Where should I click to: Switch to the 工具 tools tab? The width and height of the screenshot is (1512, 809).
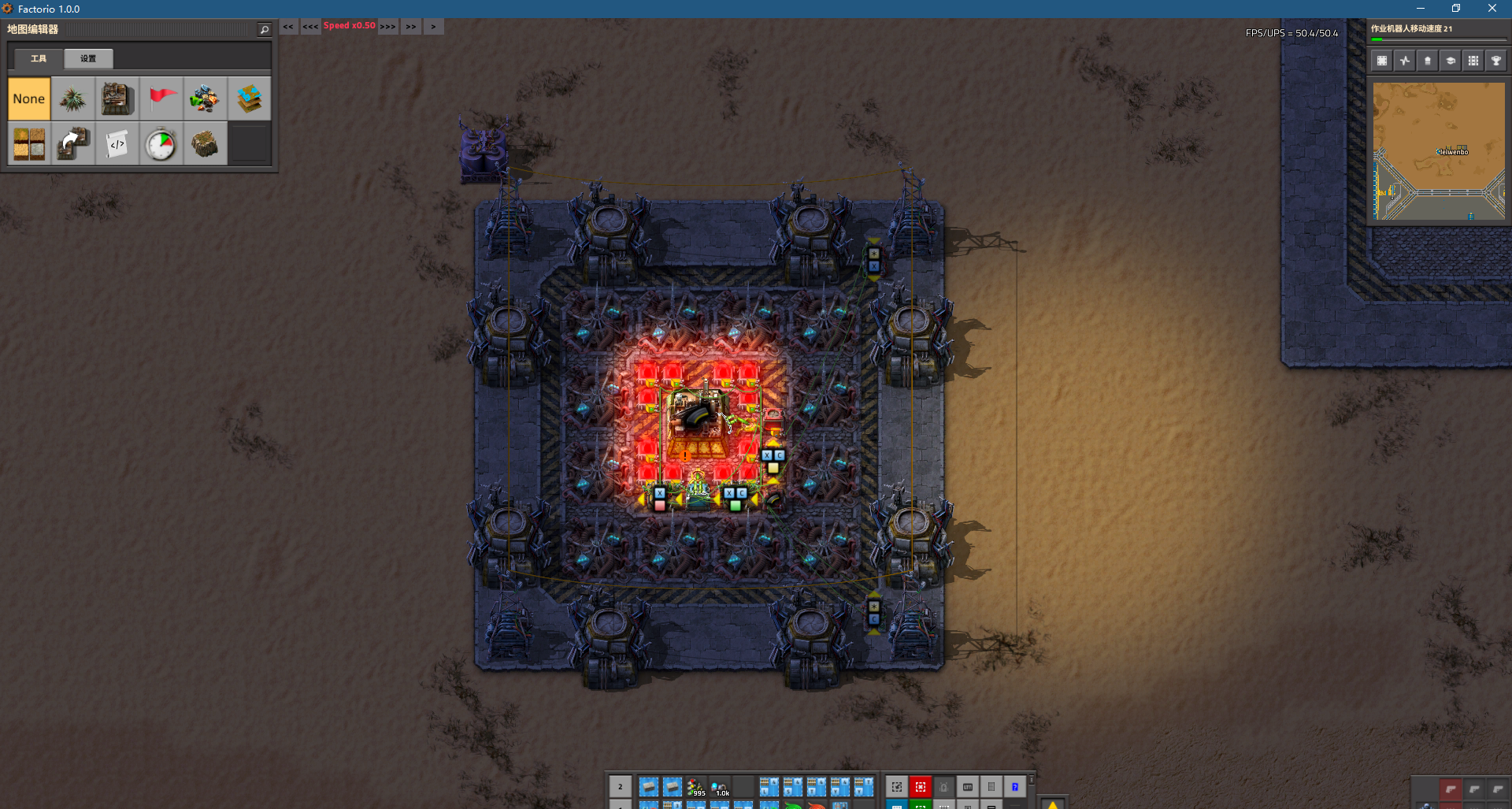coord(38,58)
